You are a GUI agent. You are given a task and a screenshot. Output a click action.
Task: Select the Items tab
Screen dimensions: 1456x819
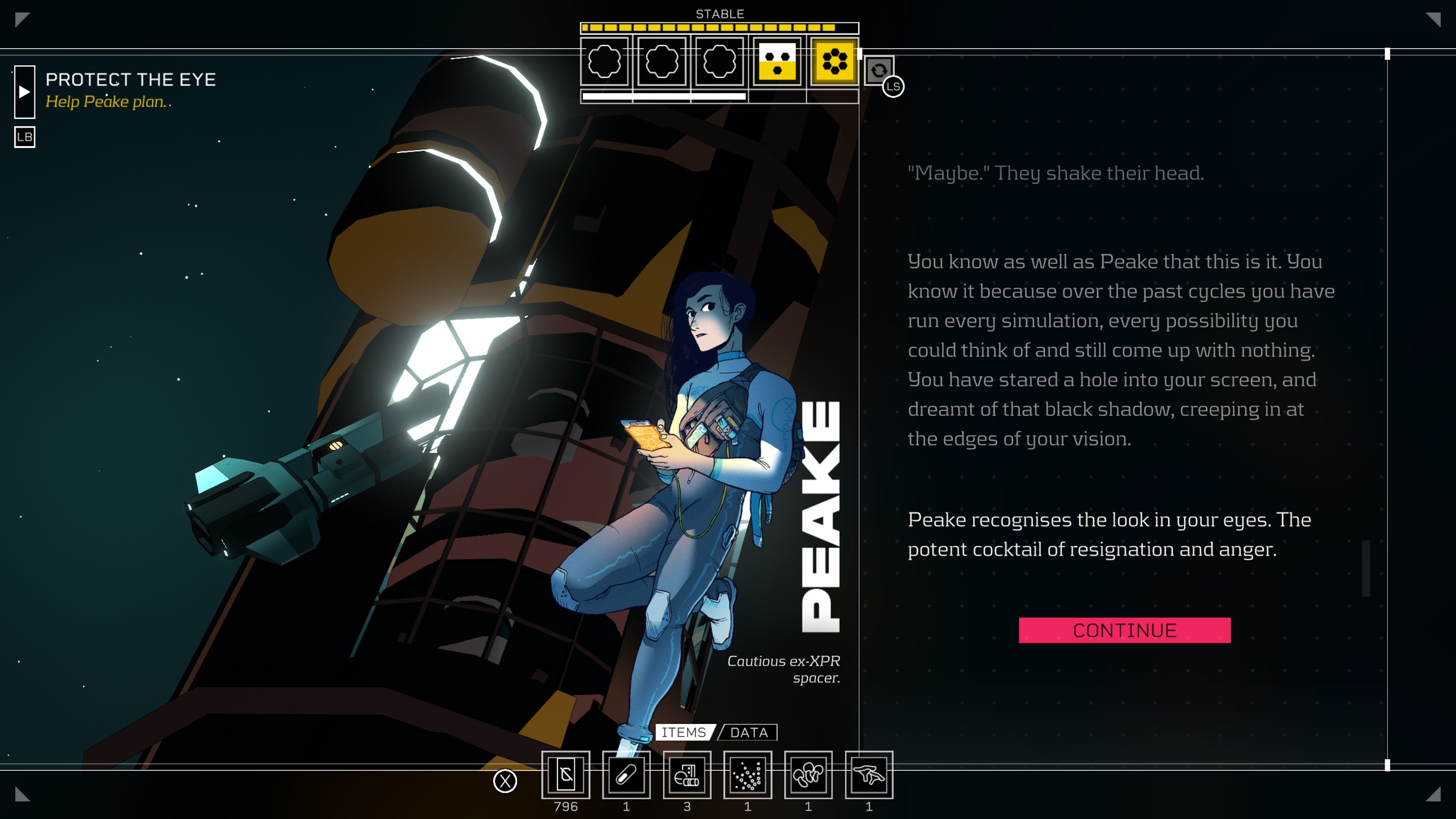[x=684, y=733]
